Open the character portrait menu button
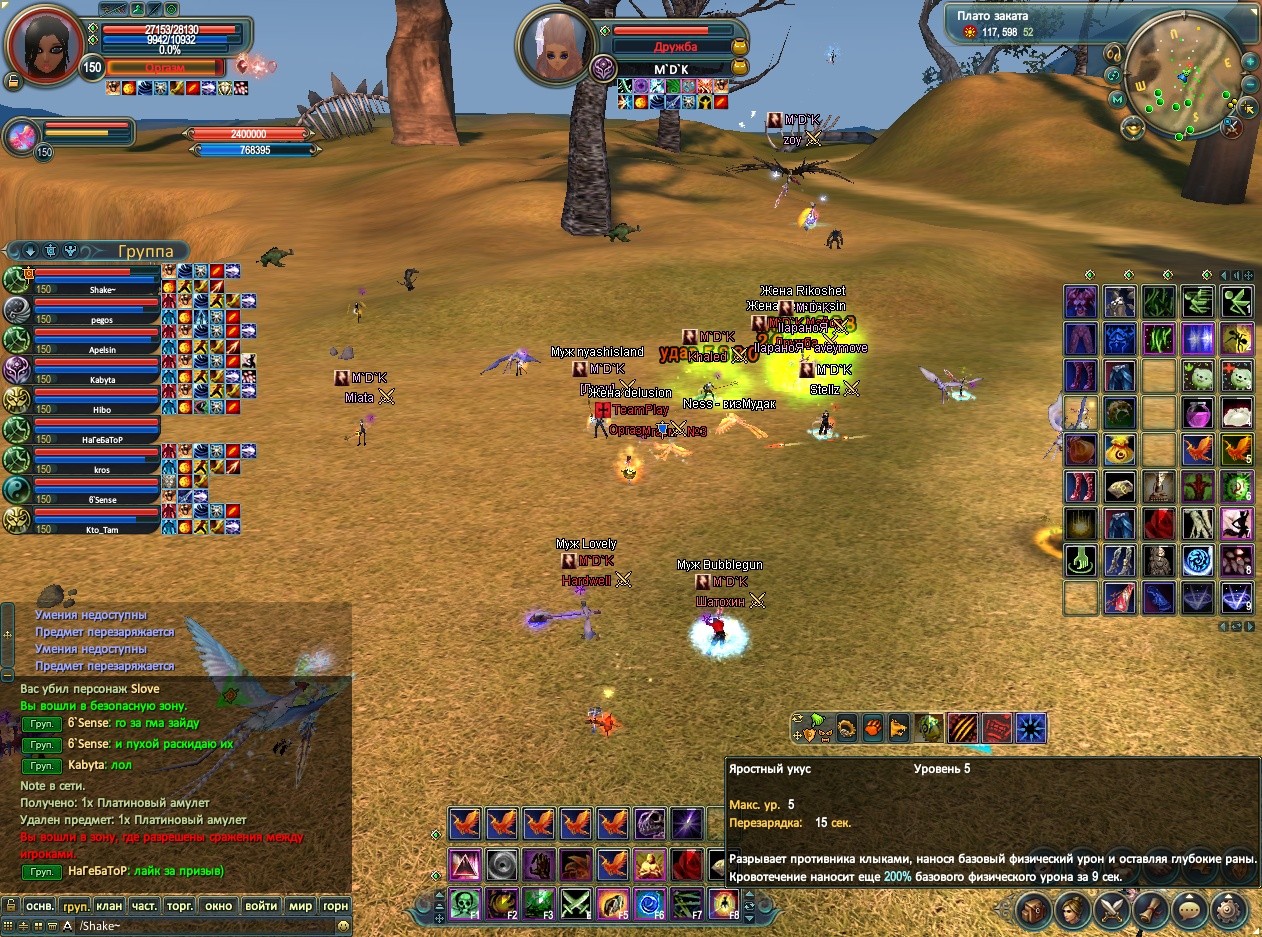 pos(1074,910)
